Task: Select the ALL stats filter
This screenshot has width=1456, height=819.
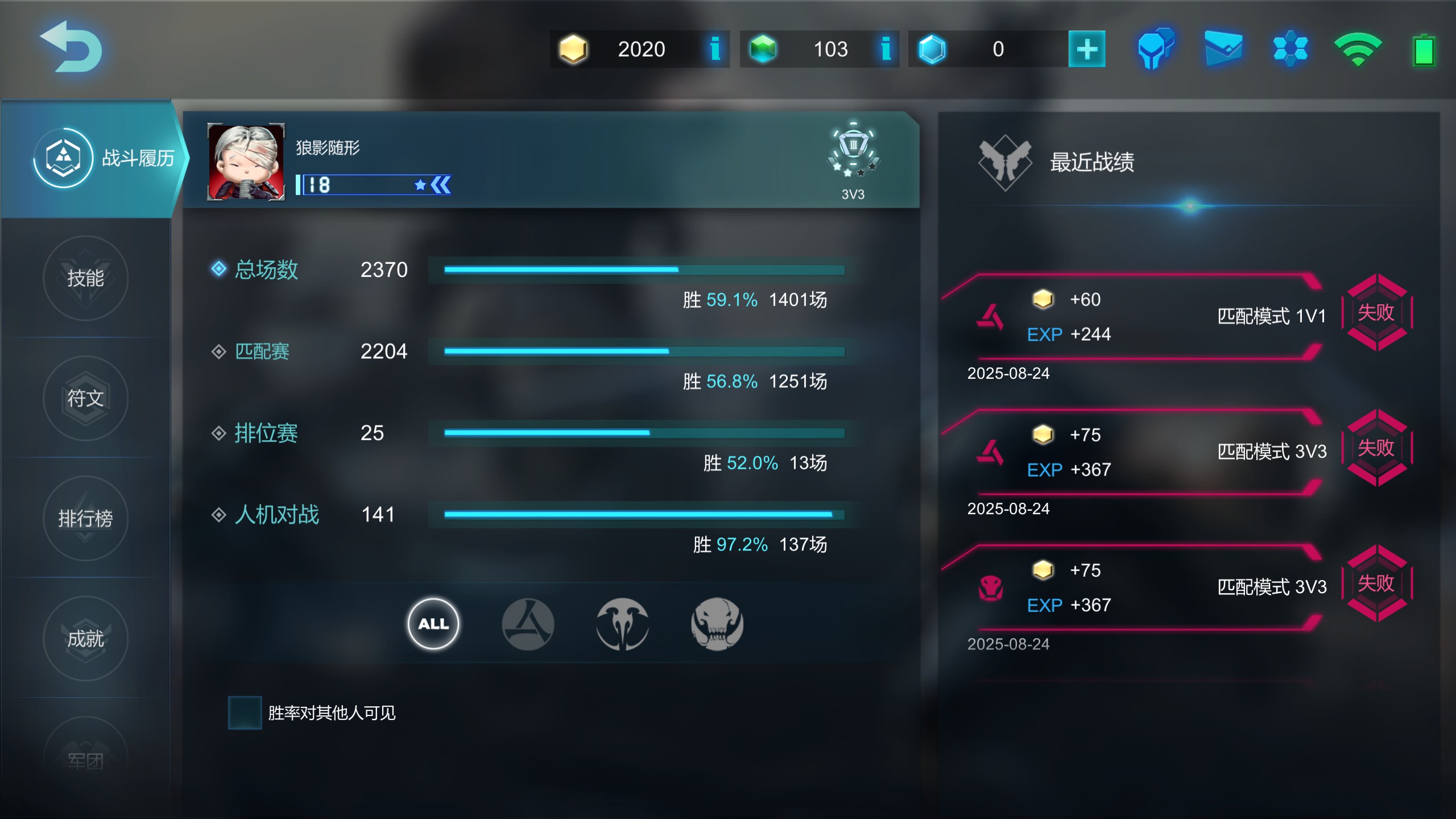Action: [x=433, y=624]
